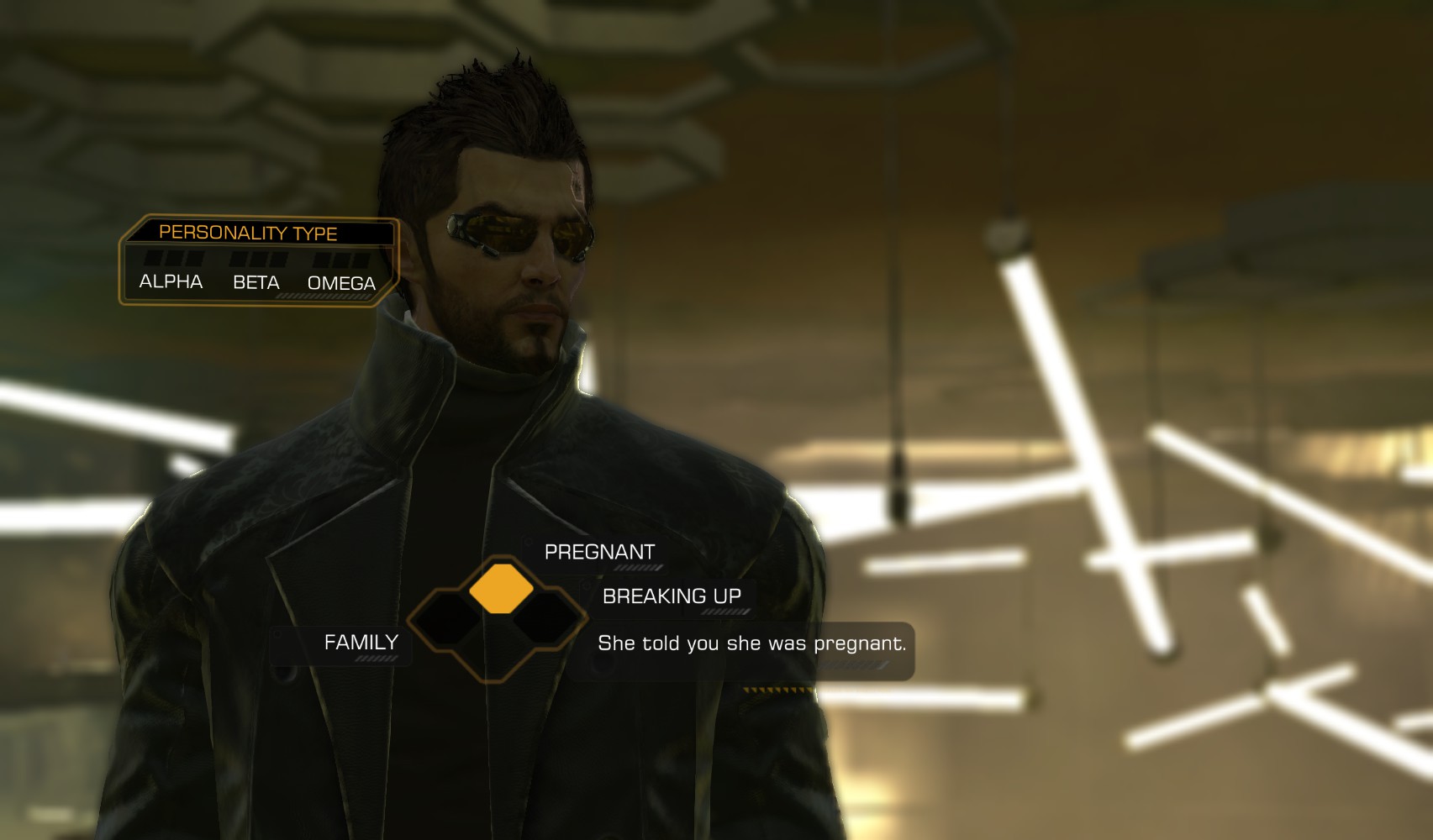Choose the PREGNANT dialogue option
This screenshot has width=1433, height=840.
point(599,552)
